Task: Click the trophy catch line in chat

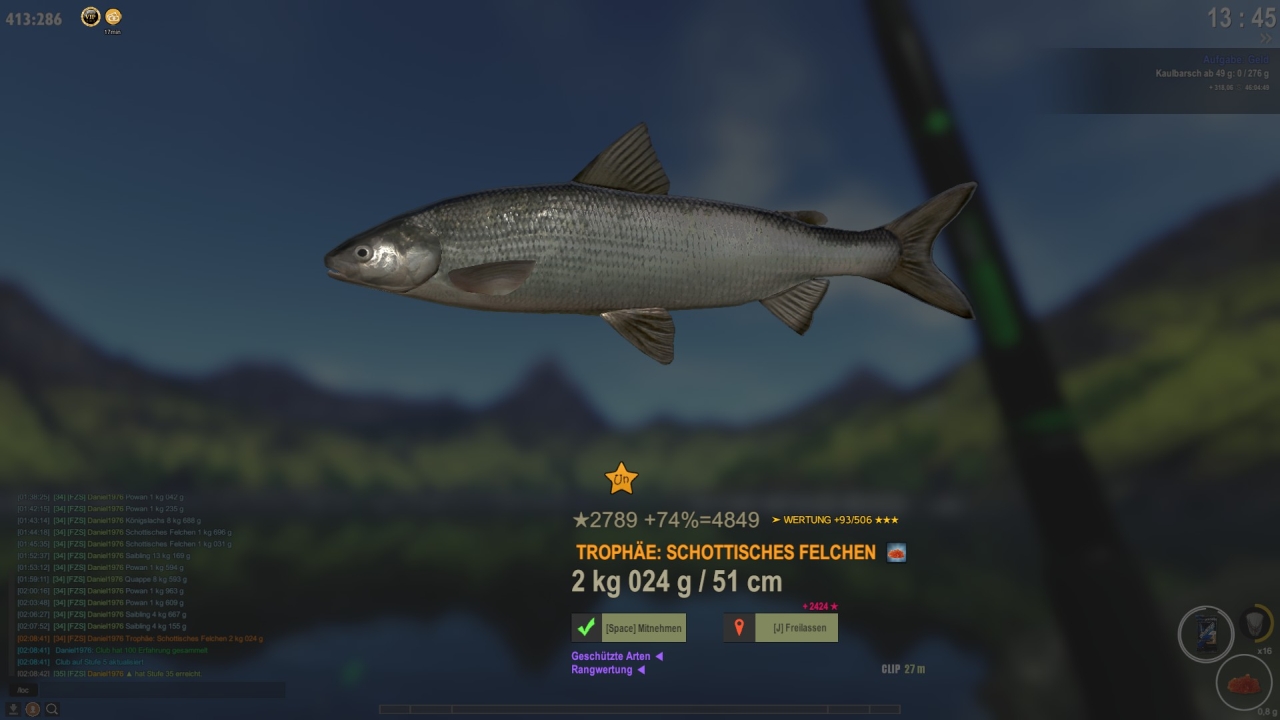Action: coord(140,638)
